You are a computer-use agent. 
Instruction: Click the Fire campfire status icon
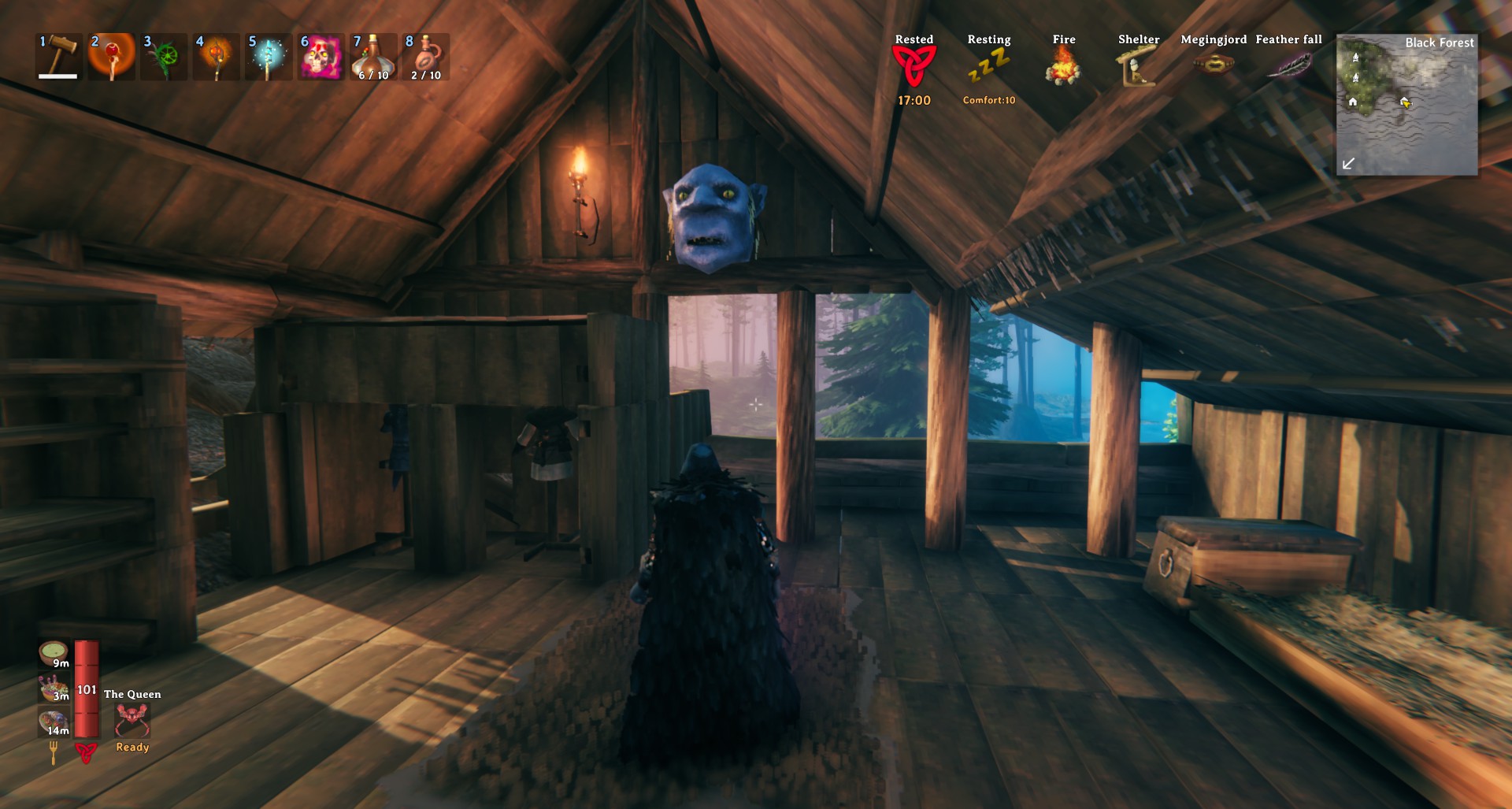[1063, 66]
